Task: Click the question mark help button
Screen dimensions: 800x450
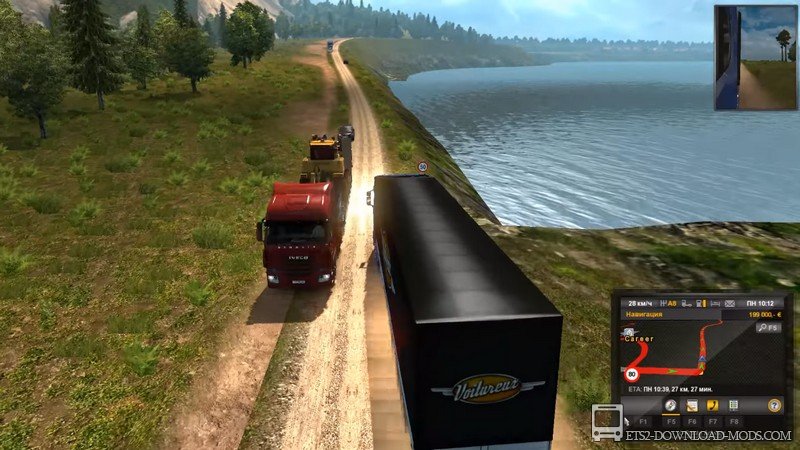Action: [x=773, y=405]
